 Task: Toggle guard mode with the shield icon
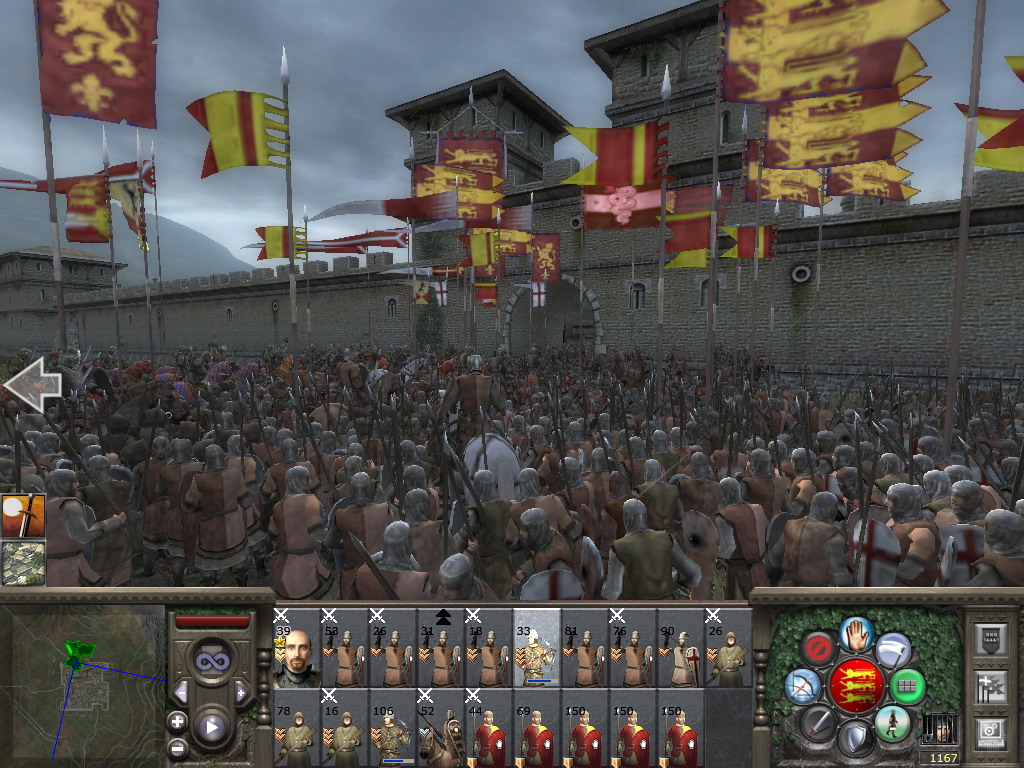point(855,739)
